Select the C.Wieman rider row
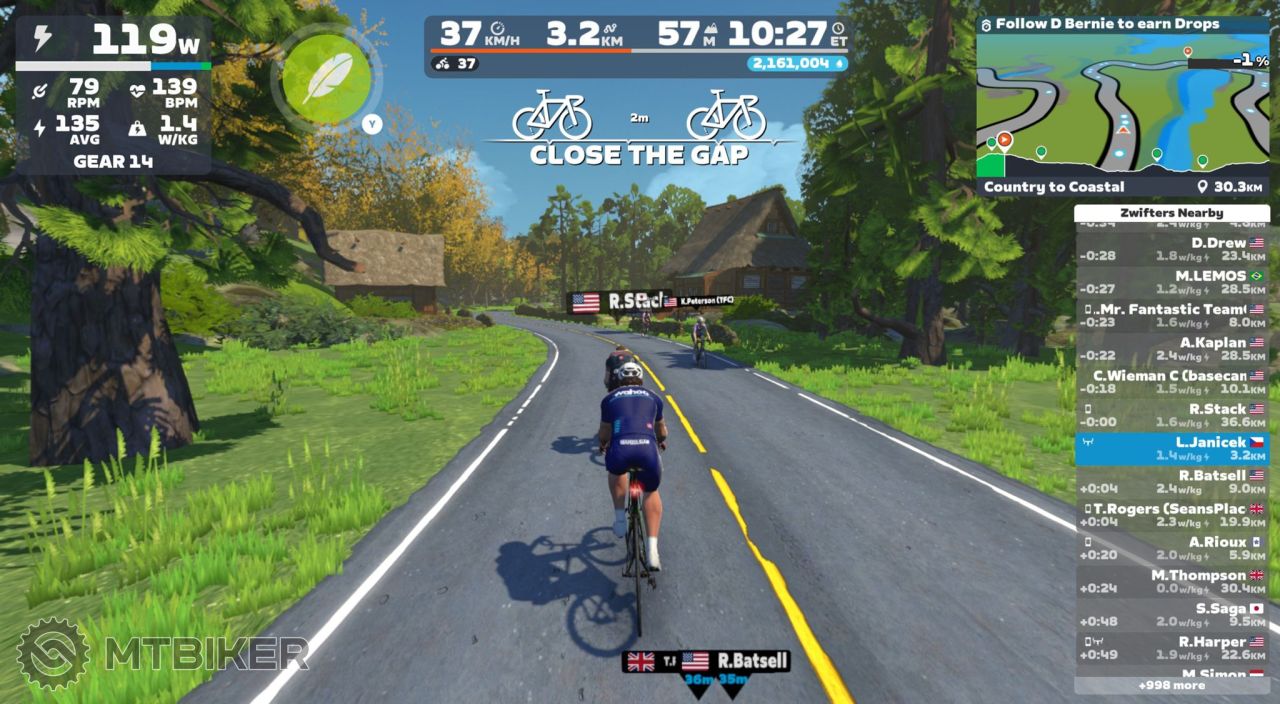 [1171, 382]
